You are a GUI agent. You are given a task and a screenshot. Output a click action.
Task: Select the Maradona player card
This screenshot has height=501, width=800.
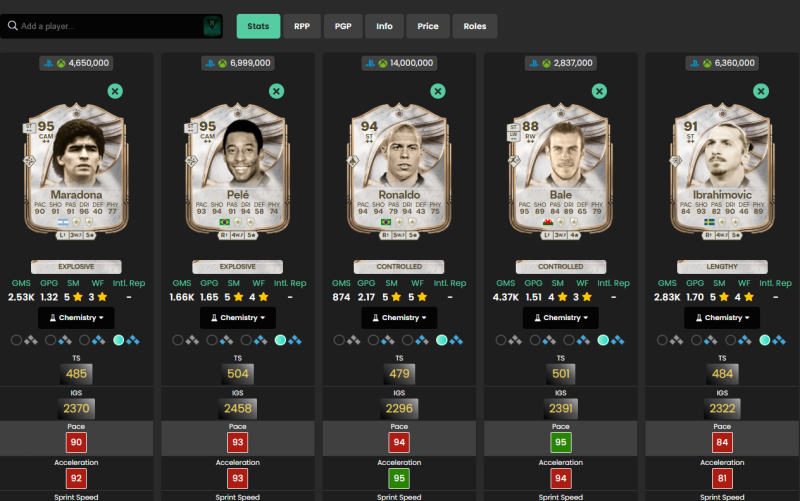tap(76, 172)
